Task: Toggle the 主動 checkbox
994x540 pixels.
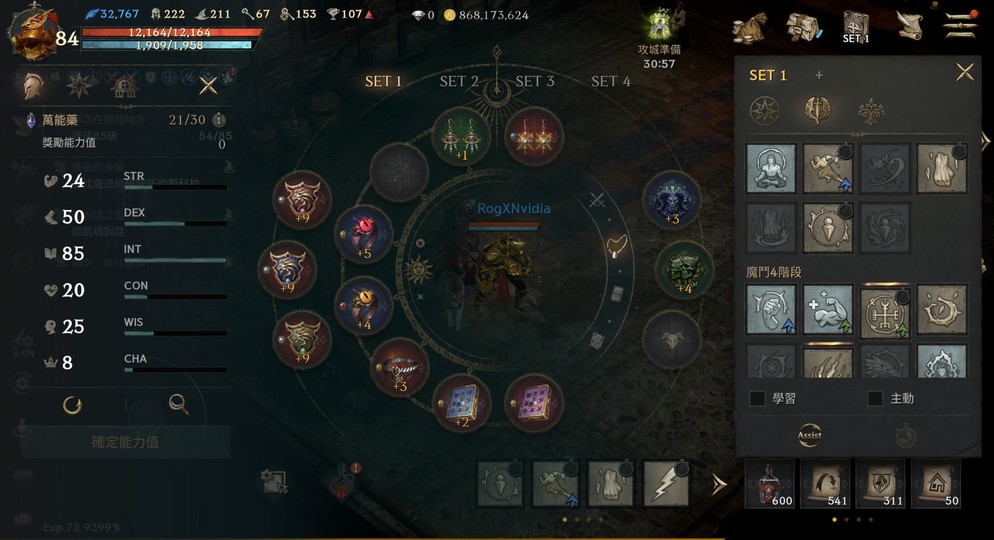Action: coord(875,398)
